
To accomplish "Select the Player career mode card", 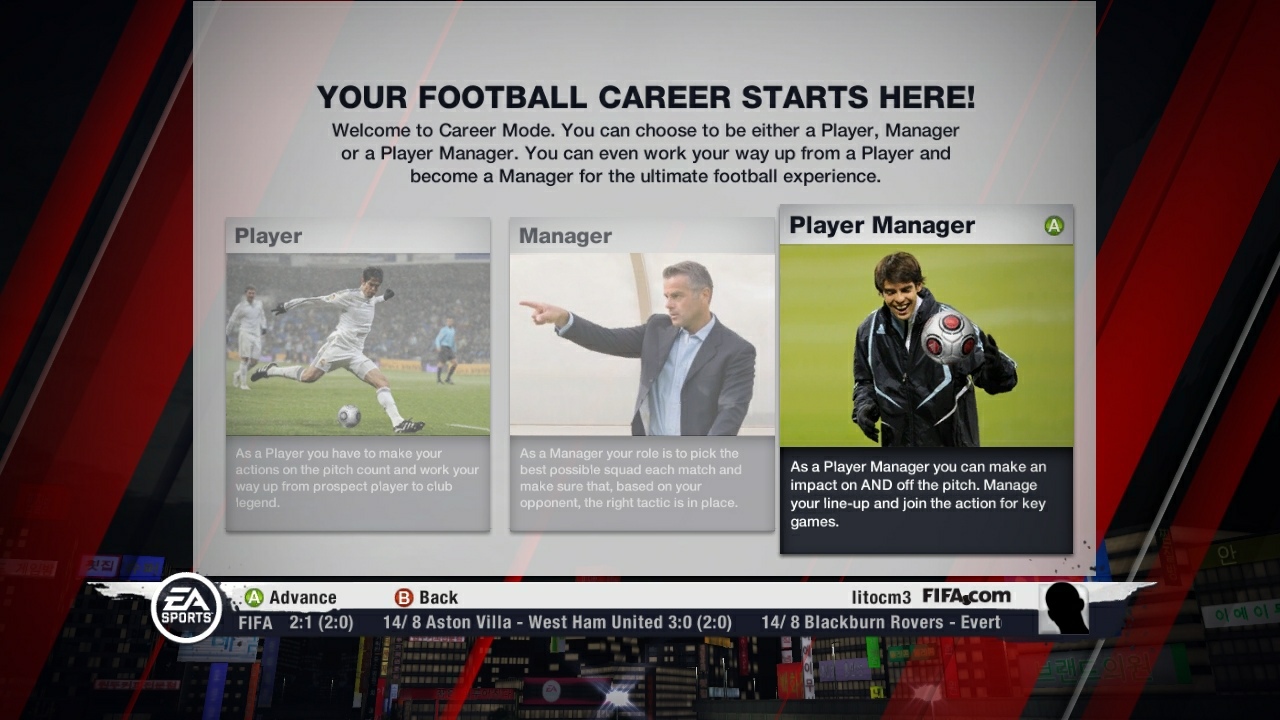I will click(x=357, y=345).
